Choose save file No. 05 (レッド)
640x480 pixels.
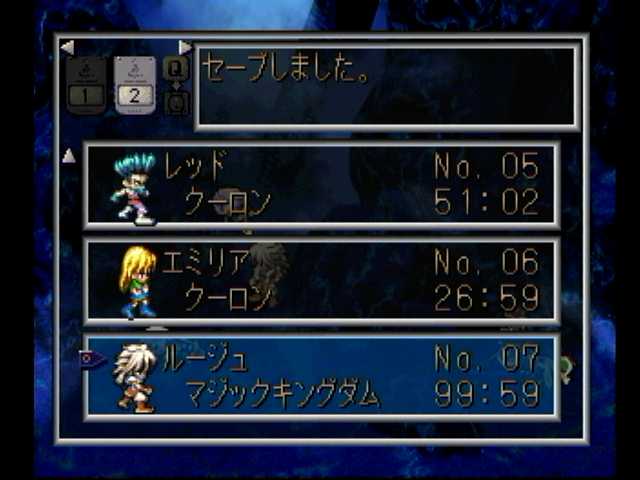(x=321, y=187)
